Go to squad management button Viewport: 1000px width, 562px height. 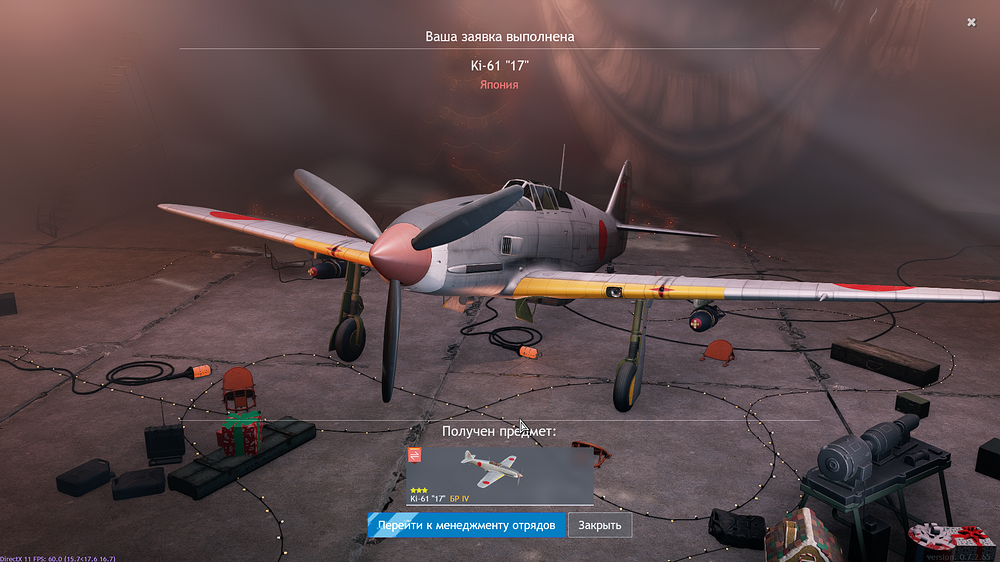coord(466,525)
